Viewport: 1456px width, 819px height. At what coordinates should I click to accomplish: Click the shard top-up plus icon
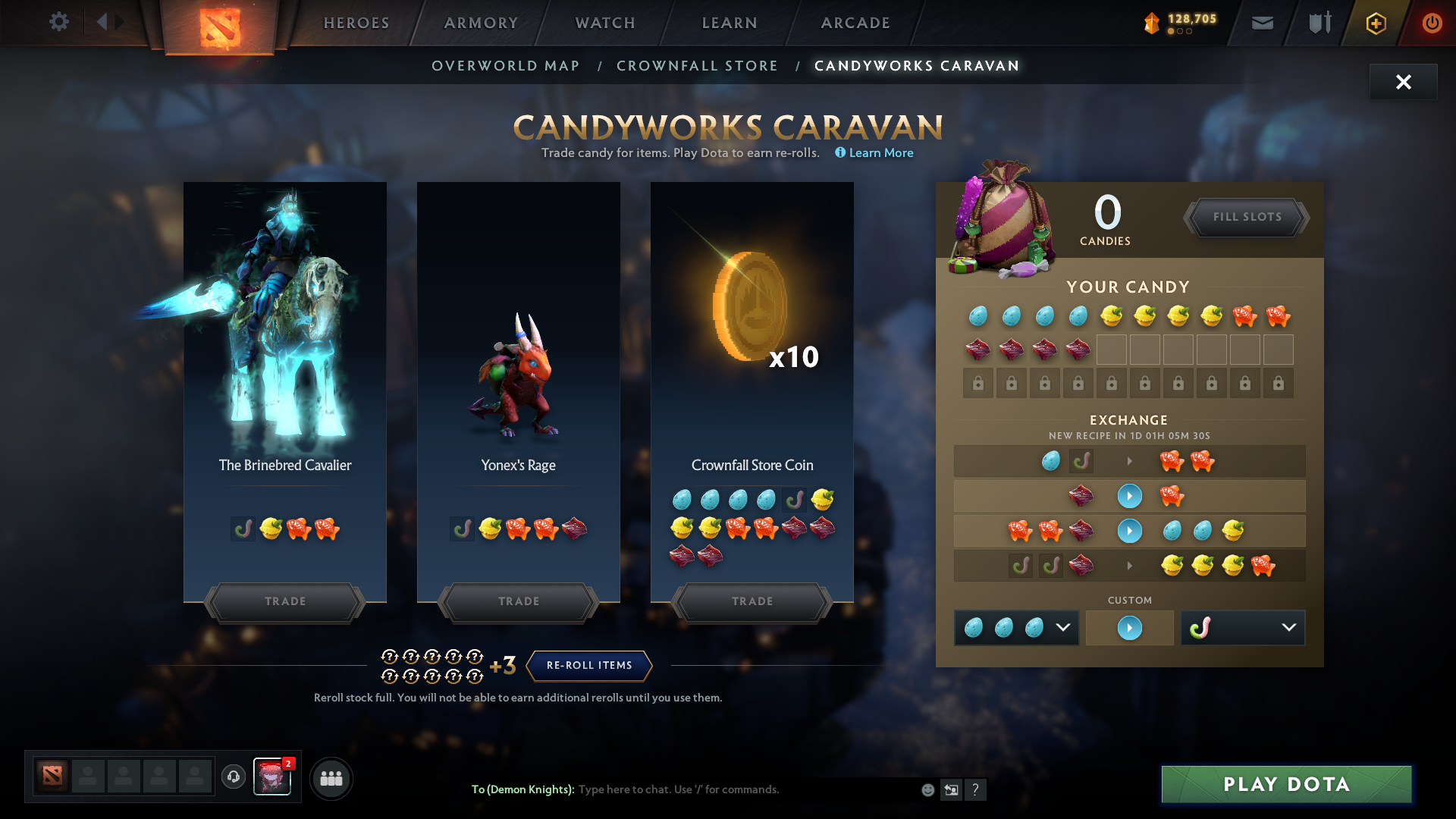pos(1375,23)
